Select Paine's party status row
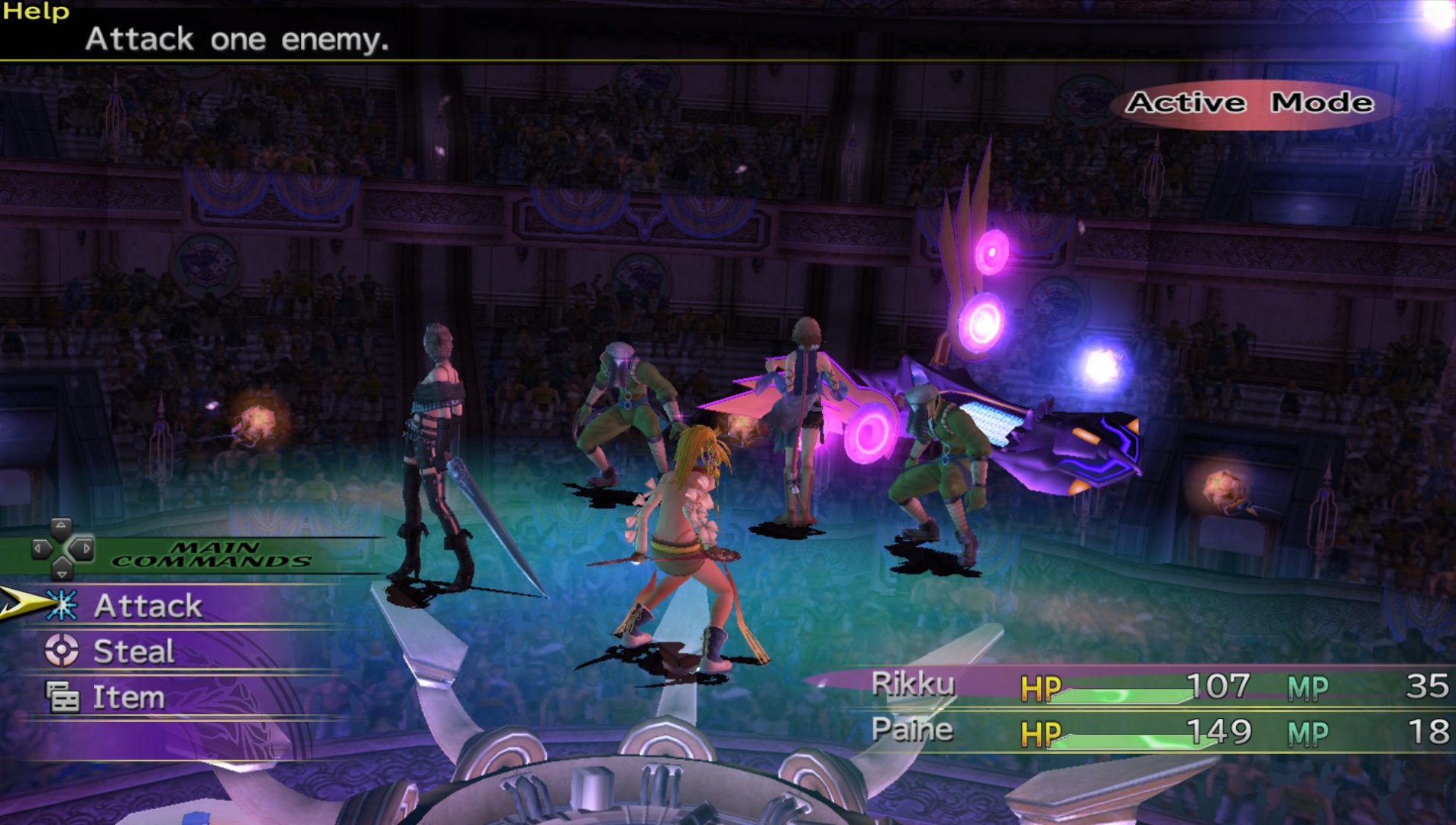 click(x=1157, y=732)
